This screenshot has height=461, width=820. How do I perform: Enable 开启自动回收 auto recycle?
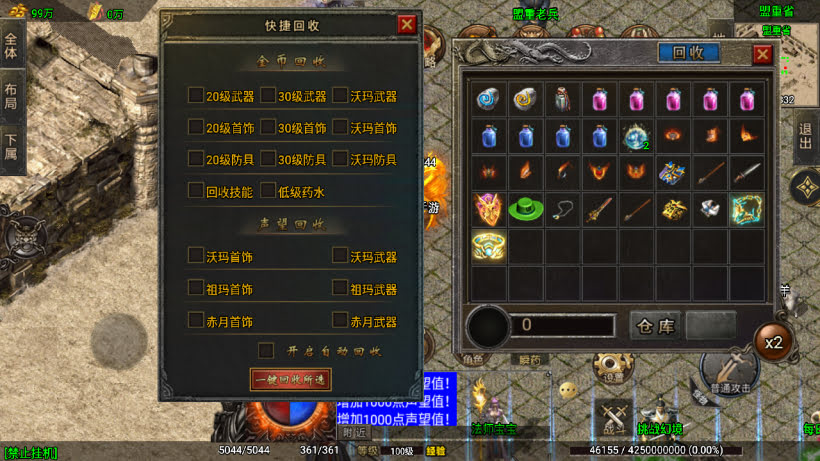pyautogui.click(x=265, y=350)
